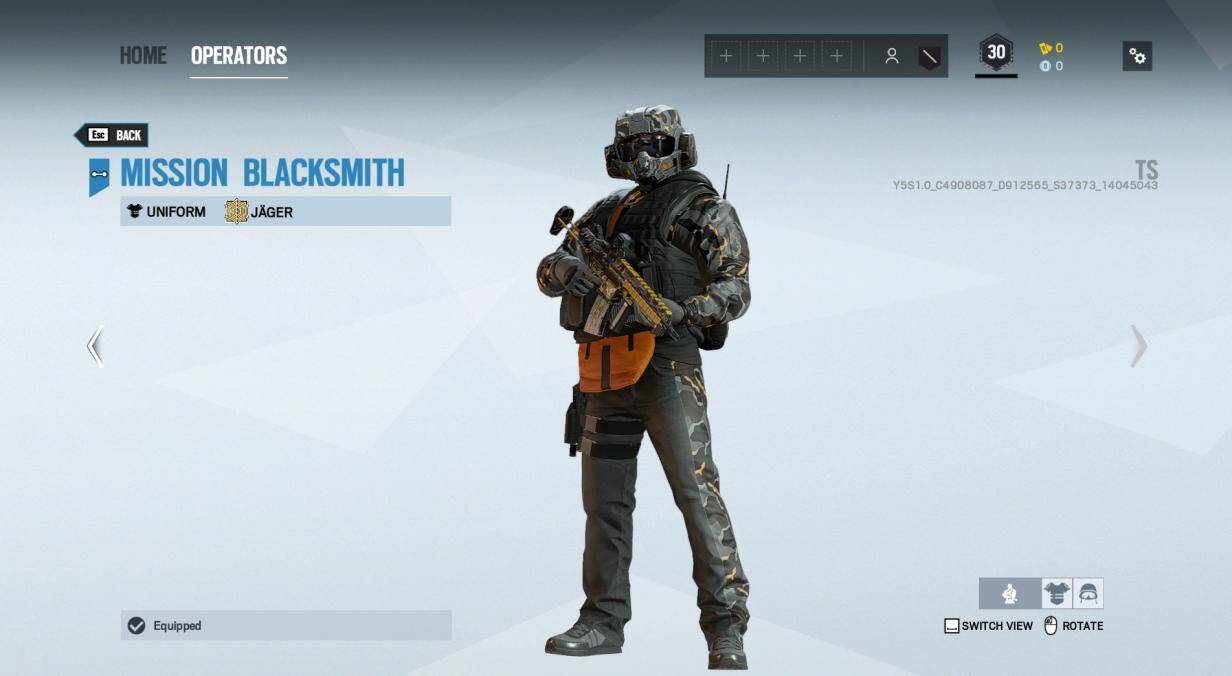Click the BACK button

pyautogui.click(x=112, y=135)
